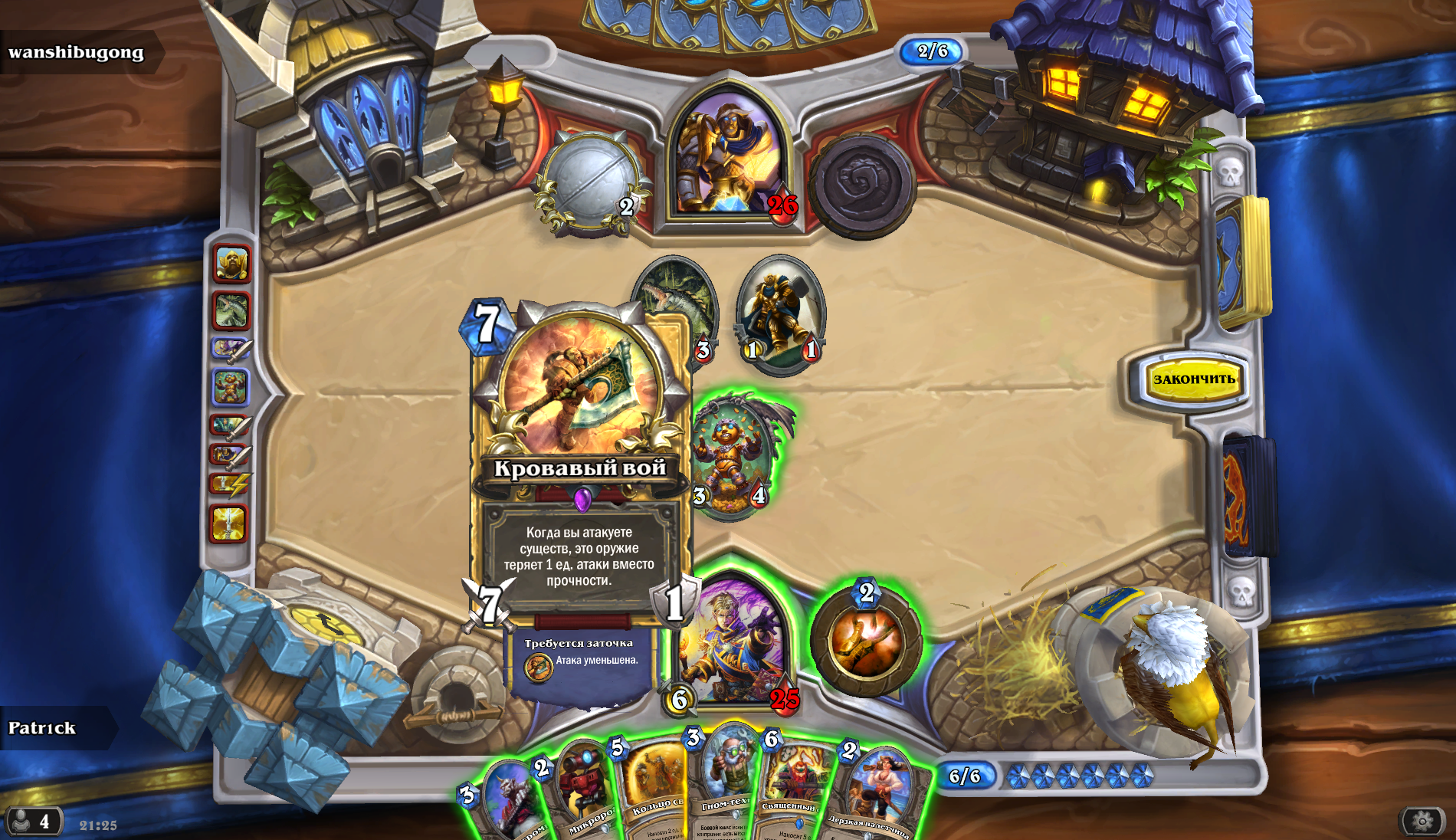Viewport: 1456px width, 840px height.
Task: Open the gear settings menu
Action: (x=1422, y=822)
